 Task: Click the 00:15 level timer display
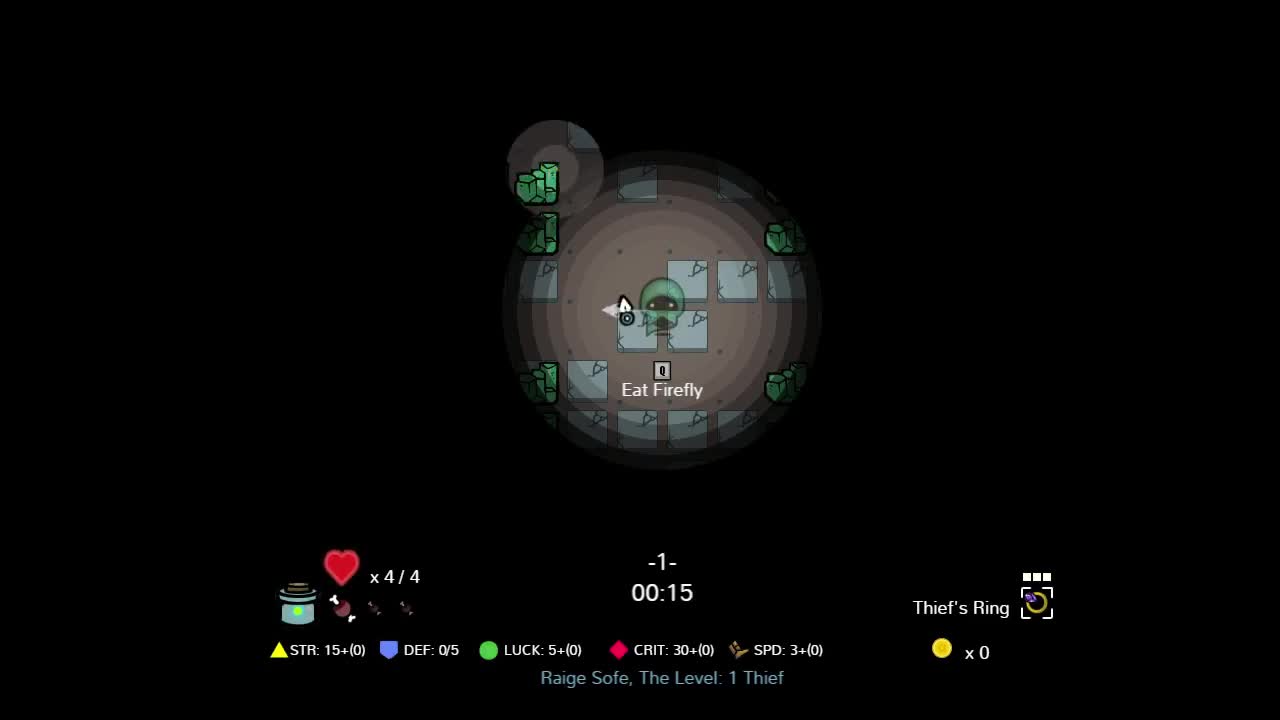pyautogui.click(x=661, y=592)
